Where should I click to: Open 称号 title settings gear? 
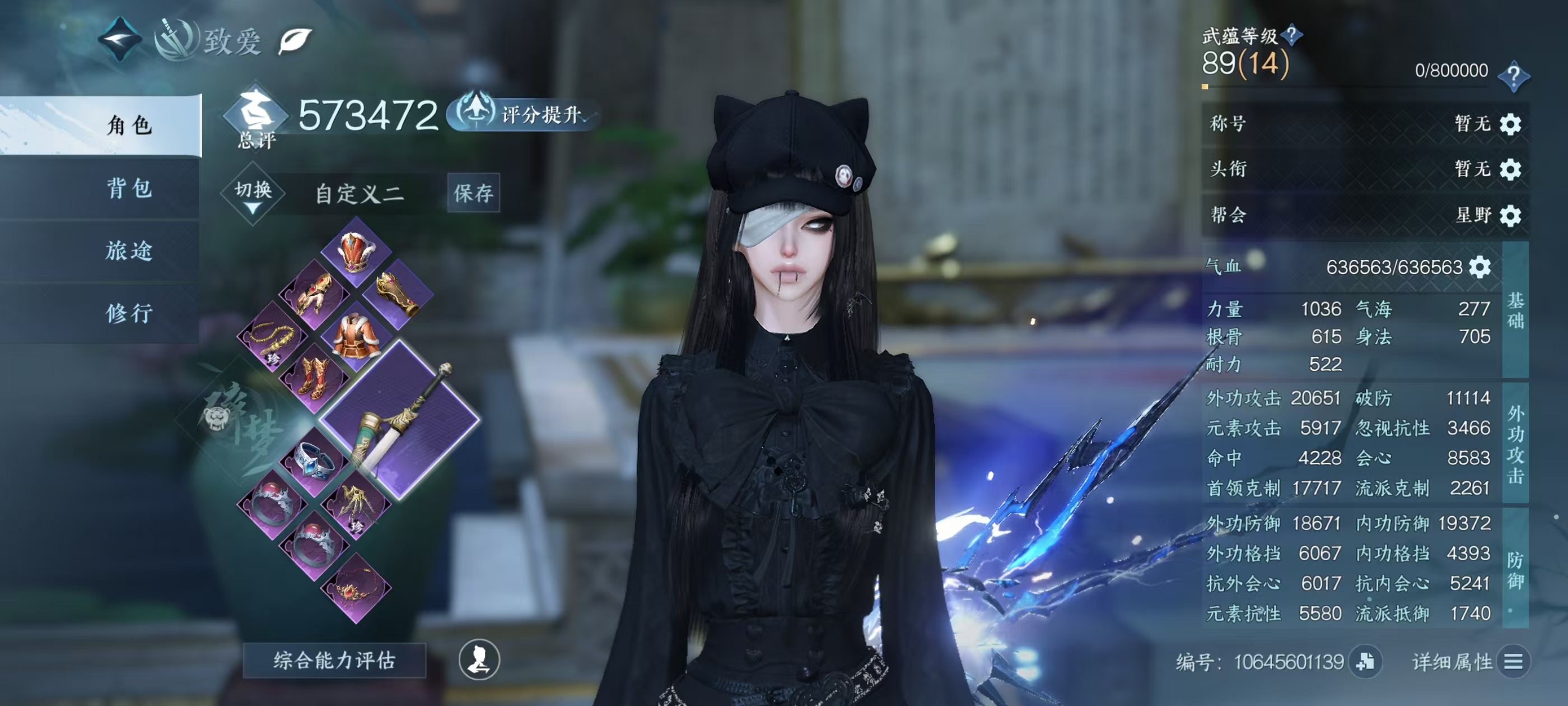click(x=1510, y=124)
